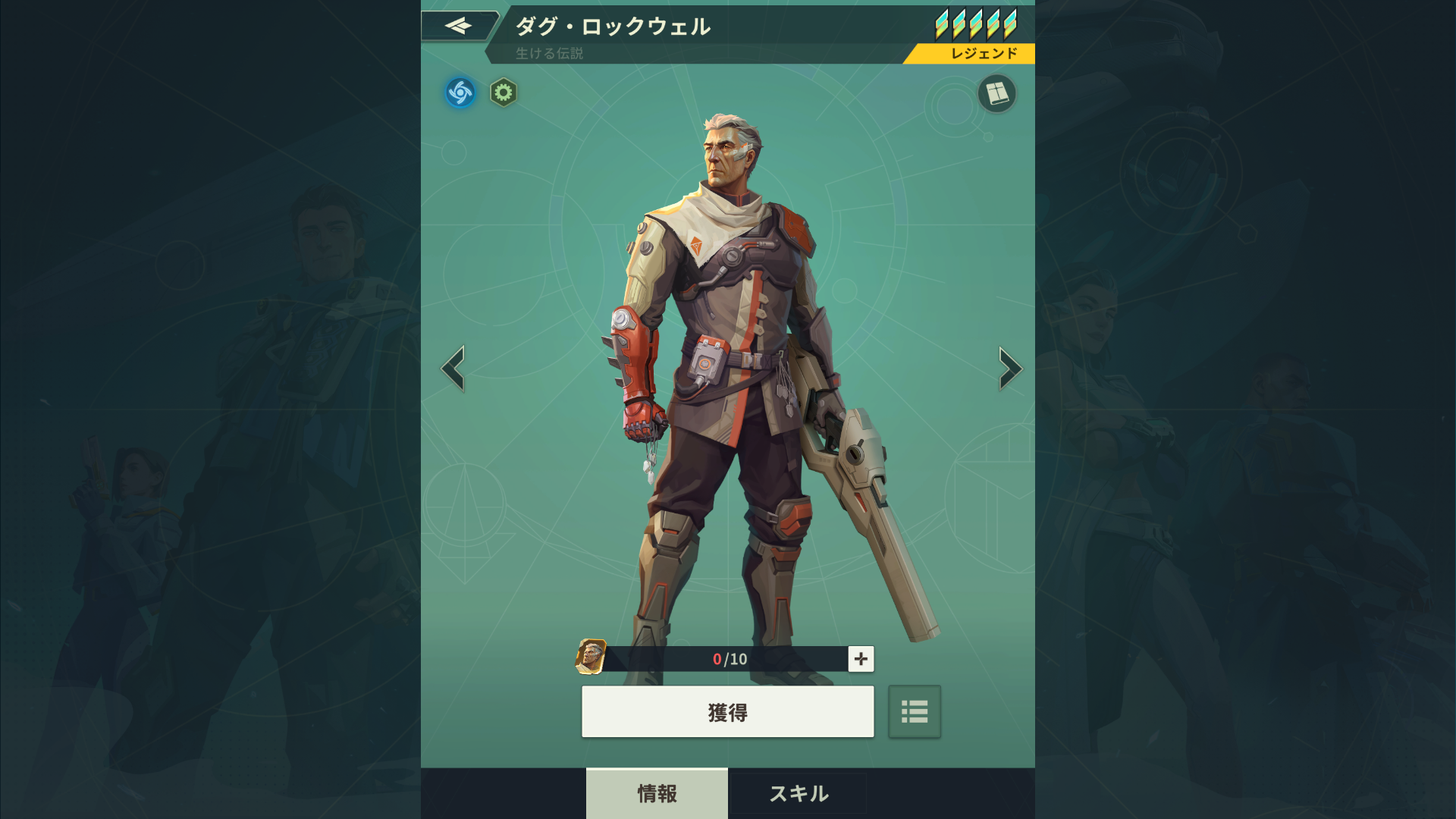Image resolution: width=1456 pixels, height=819 pixels.
Task: Click the 獲得 obtain button
Action: point(727,712)
